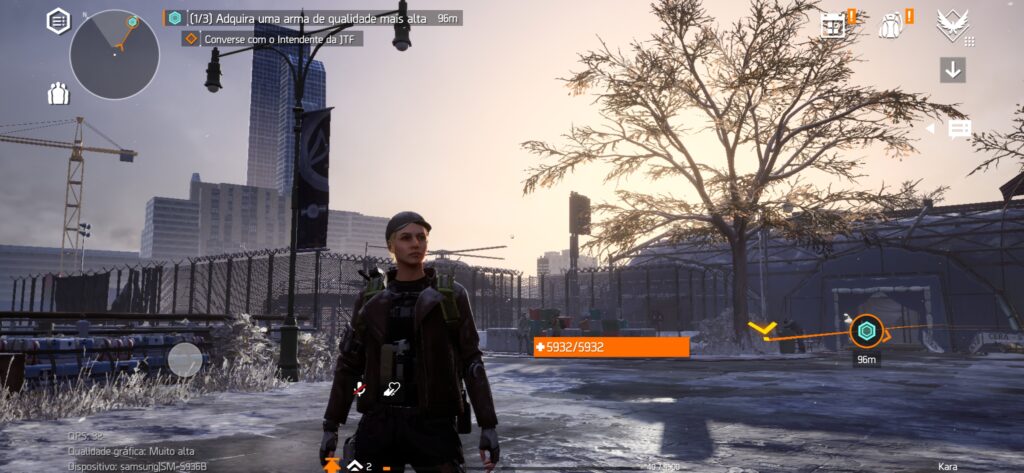Open the chat message icon
This screenshot has width=1024, height=473.
tap(960, 128)
